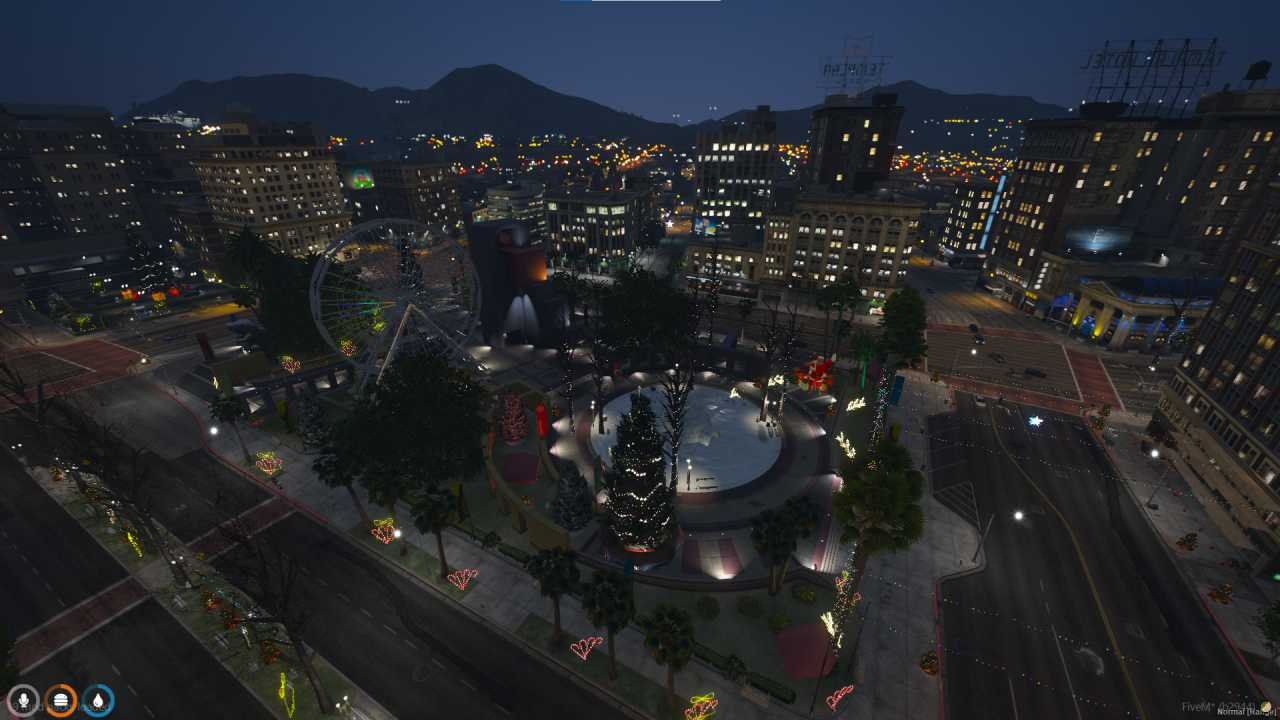Select the burger hunger status icon
Image resolution: width=1280 pixels, height=720 pixels.
tap(62, 700)
